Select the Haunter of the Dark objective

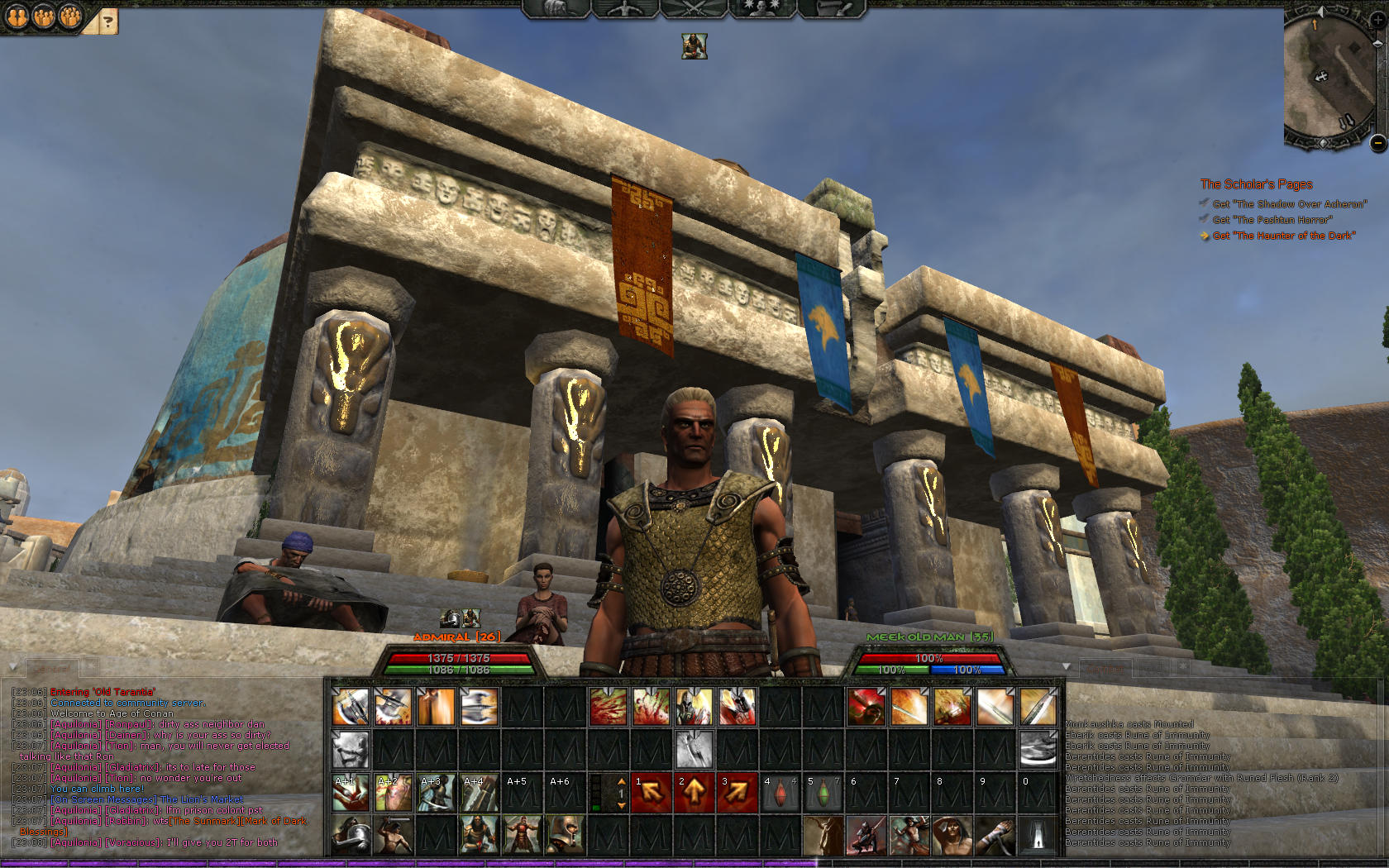[x=1283, y=236]
